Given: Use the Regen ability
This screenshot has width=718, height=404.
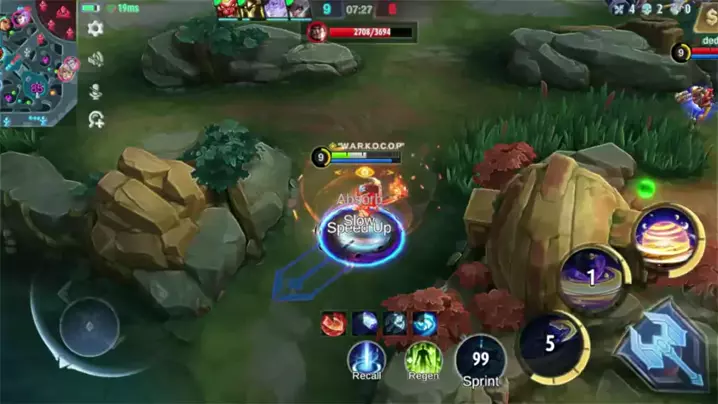Looking at the screenshot, I should (422, 359).
